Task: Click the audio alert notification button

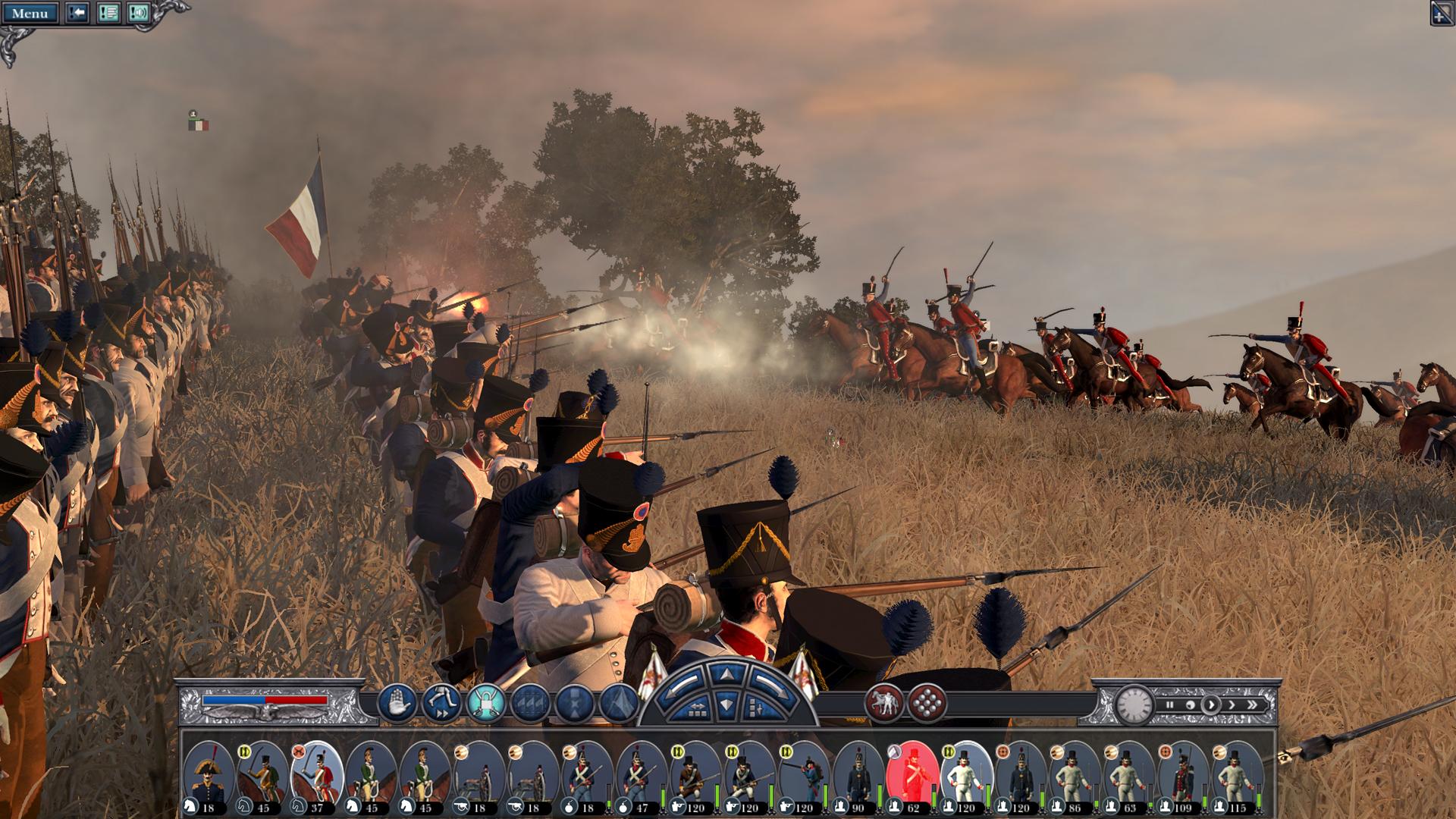Action: click(139, 13)
